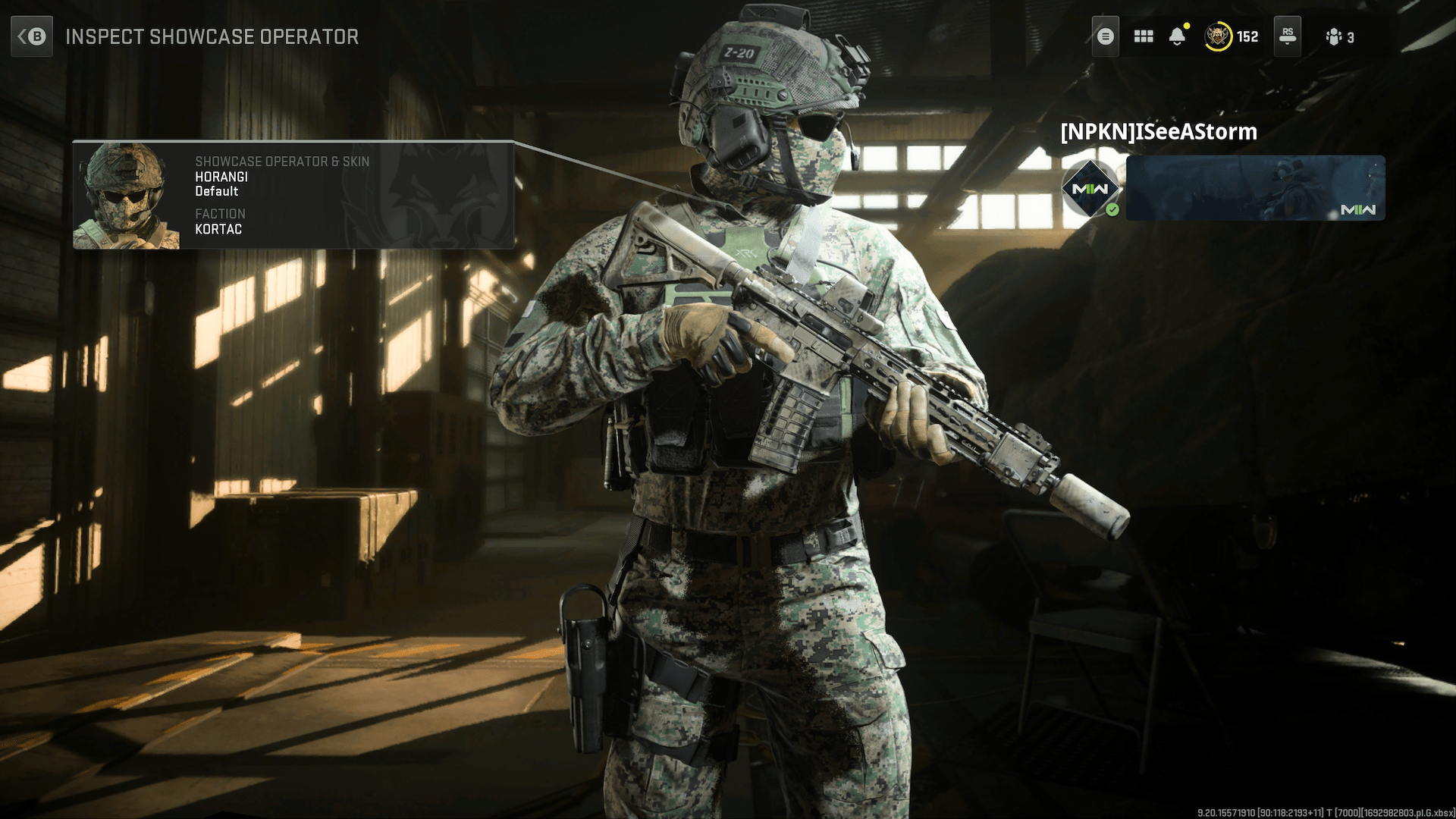This screenshot has height=819, width=1456.
Task: Open the social party icon
Action: [x=1339, y=36]
